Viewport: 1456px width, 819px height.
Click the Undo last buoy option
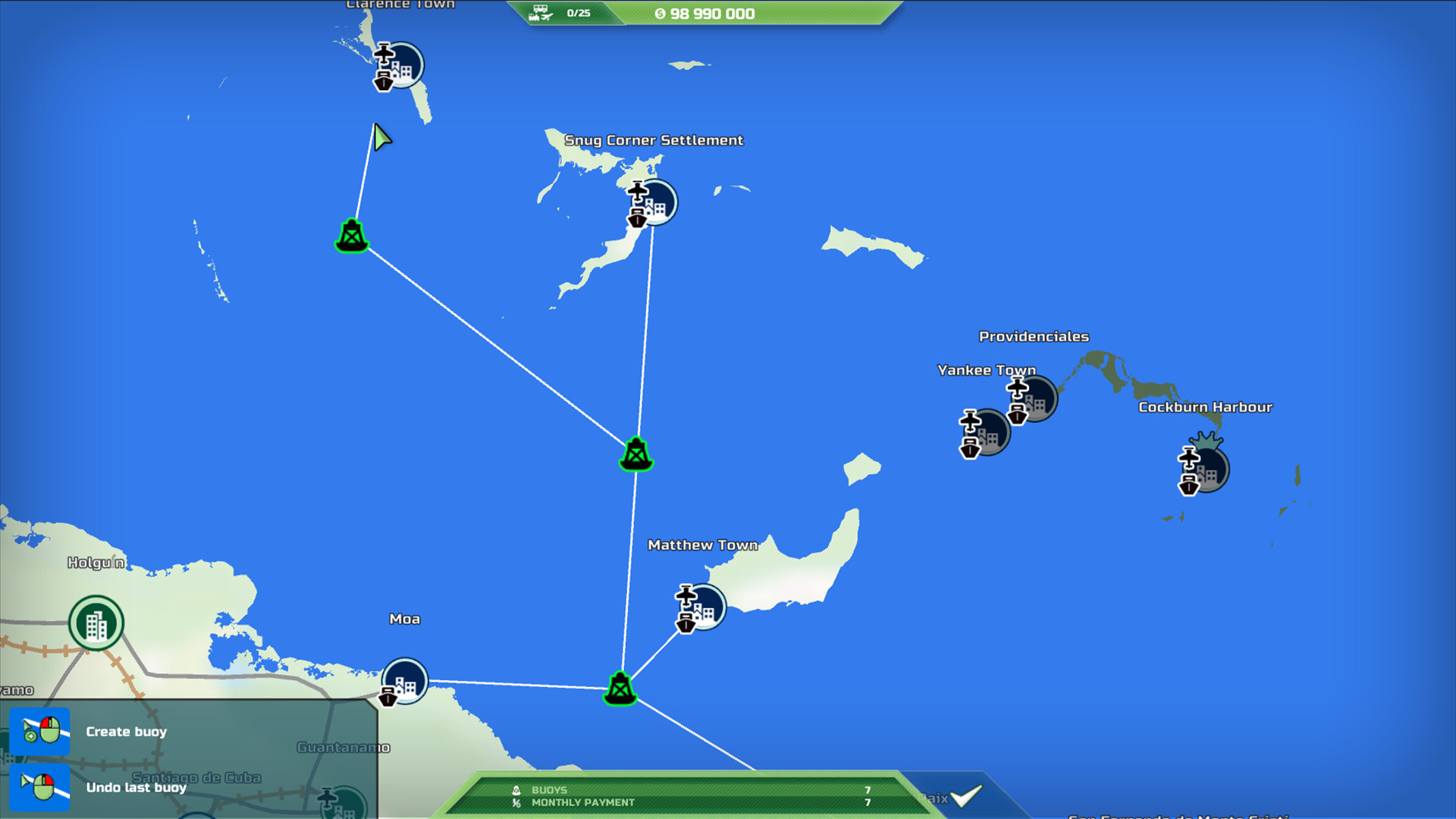135,788
